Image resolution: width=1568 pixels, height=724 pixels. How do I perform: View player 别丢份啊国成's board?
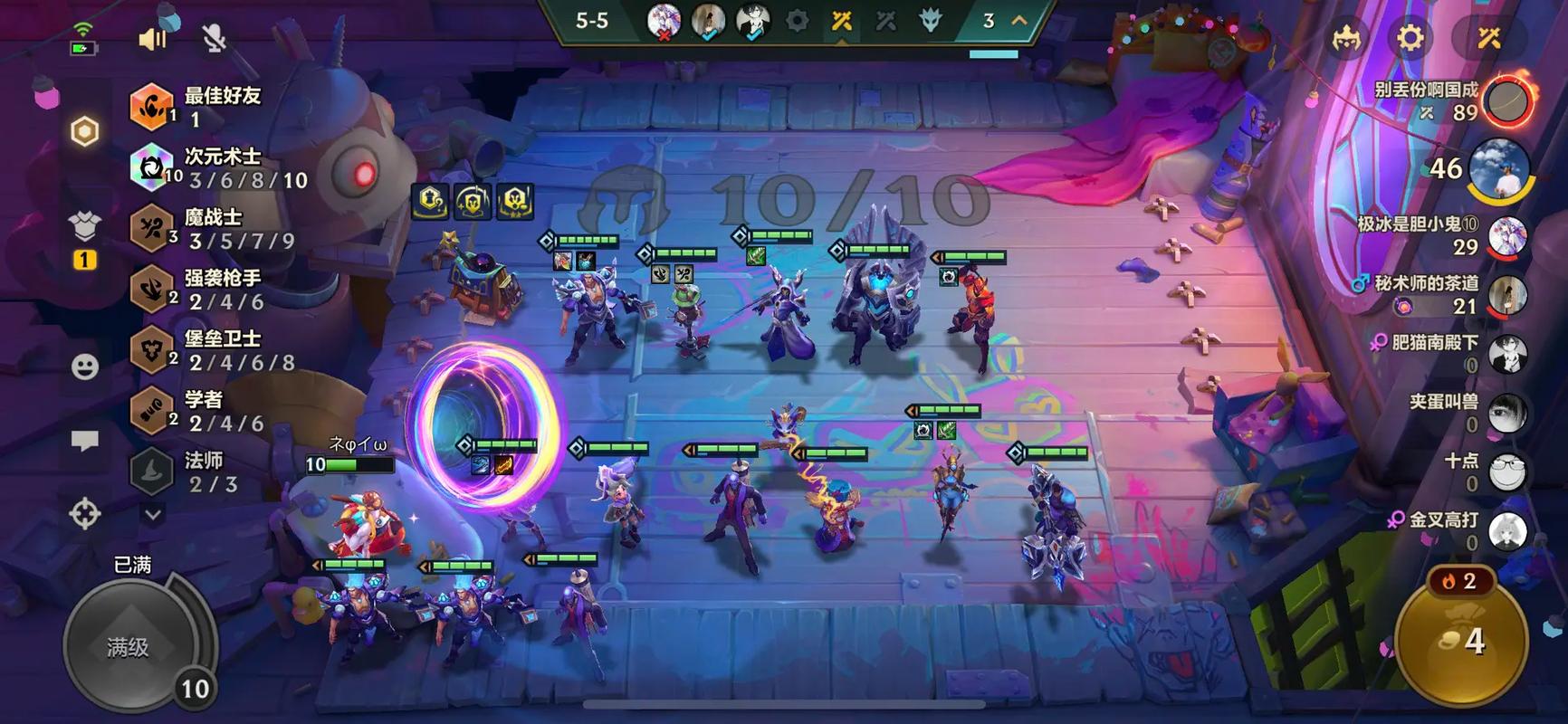(x=1506, y=101)
